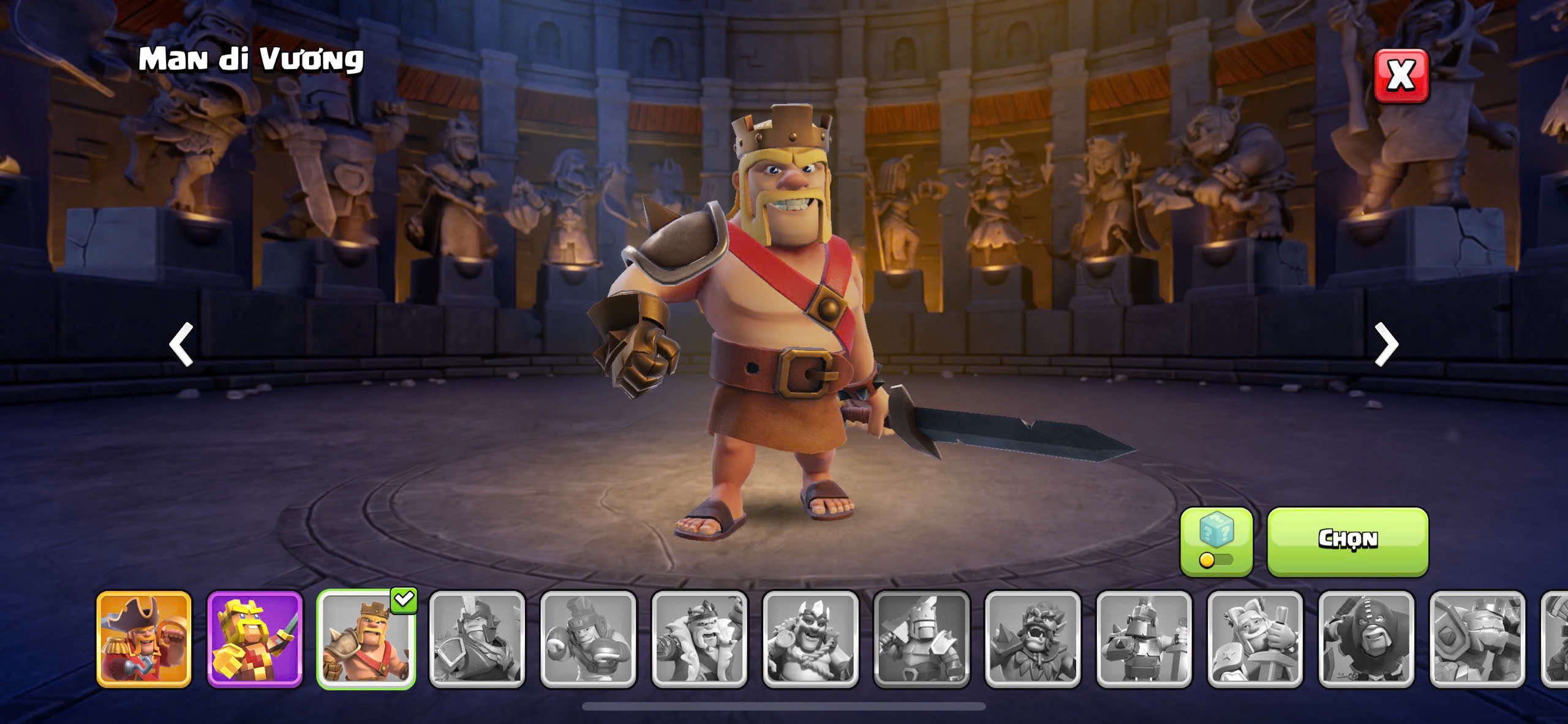Pick the locked gladiator plumed-helmet skin

pos(477,639)
